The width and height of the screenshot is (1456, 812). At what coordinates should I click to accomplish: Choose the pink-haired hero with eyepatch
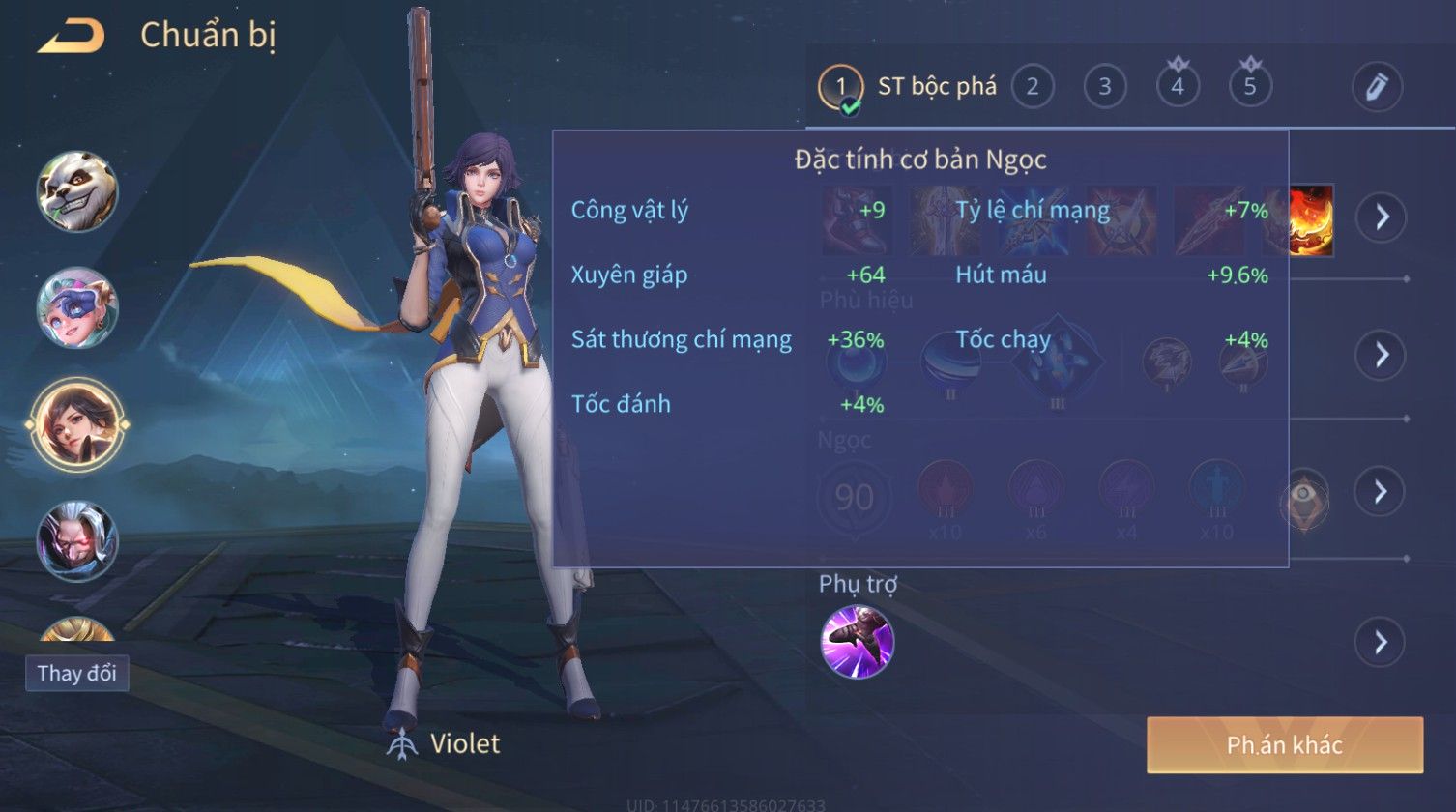77,307
